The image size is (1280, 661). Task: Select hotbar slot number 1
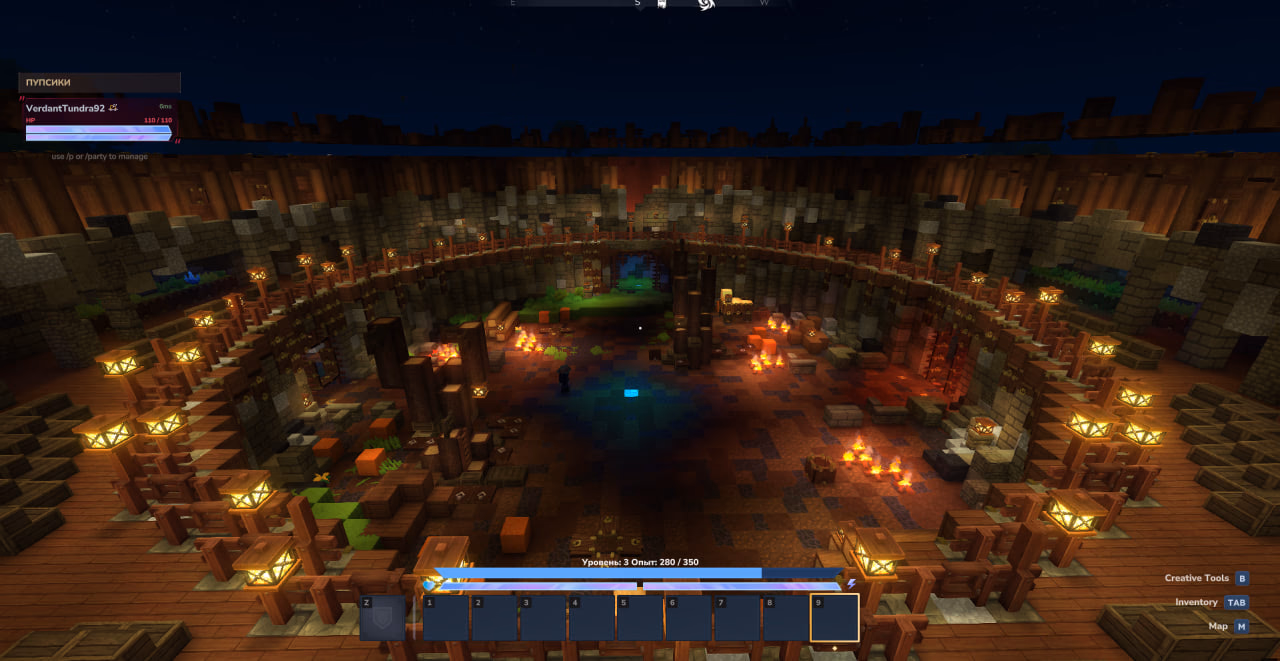446,618
